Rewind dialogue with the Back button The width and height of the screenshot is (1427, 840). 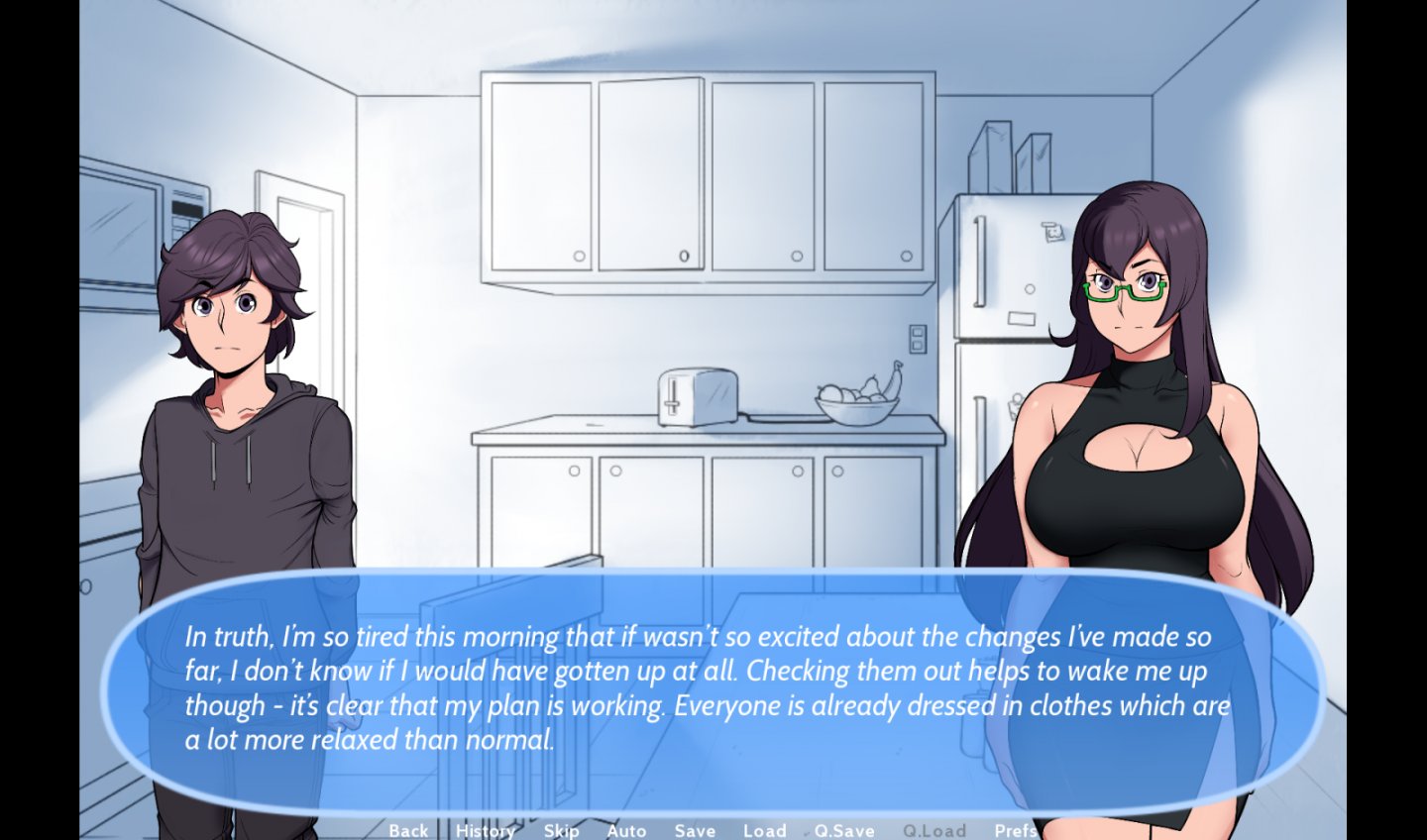point(408,831)
